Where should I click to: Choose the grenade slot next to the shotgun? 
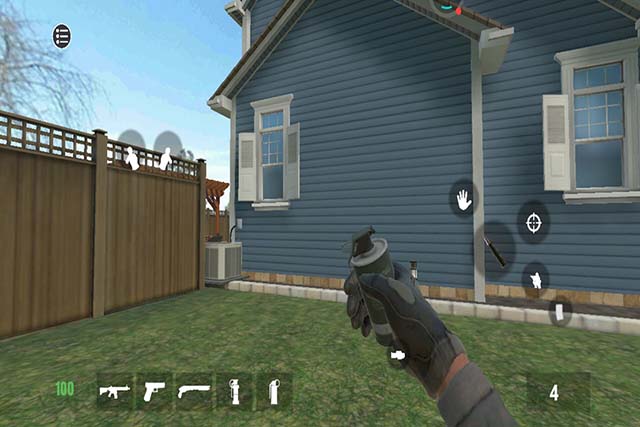(x=234, y=389)
